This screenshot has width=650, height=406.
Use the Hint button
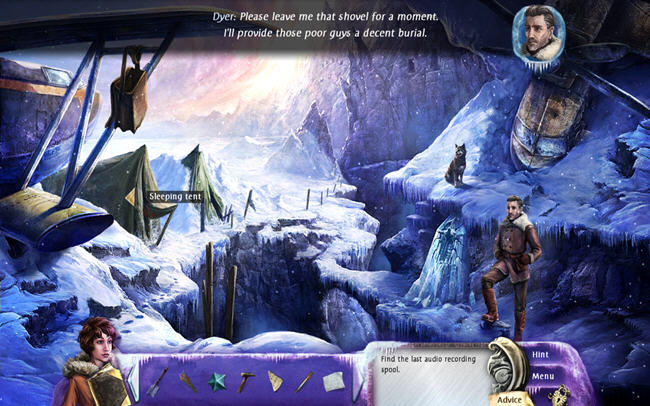click(x=540, y=355)
